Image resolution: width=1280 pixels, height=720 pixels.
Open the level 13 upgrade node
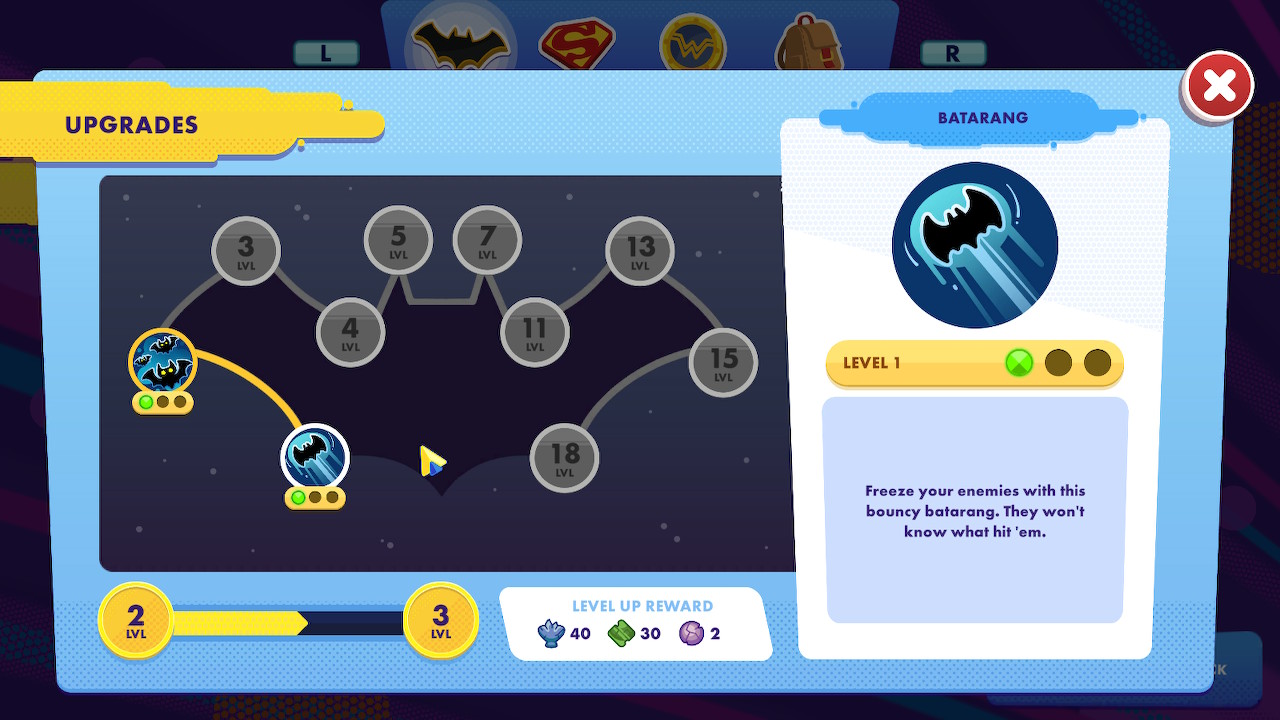[639, 250]
